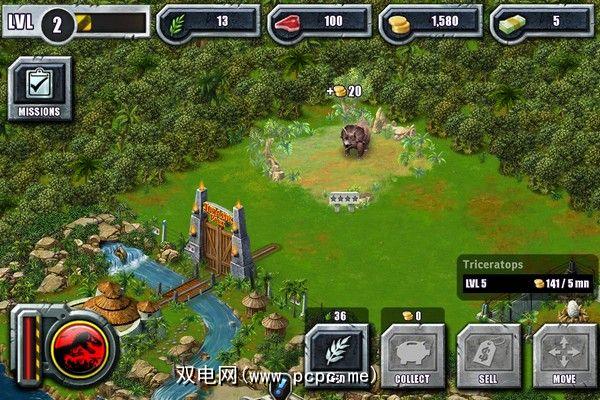Viewport: 600px width, 400px height.
Task: Open the plant food counter showing 13
Action: click(208, 22)
